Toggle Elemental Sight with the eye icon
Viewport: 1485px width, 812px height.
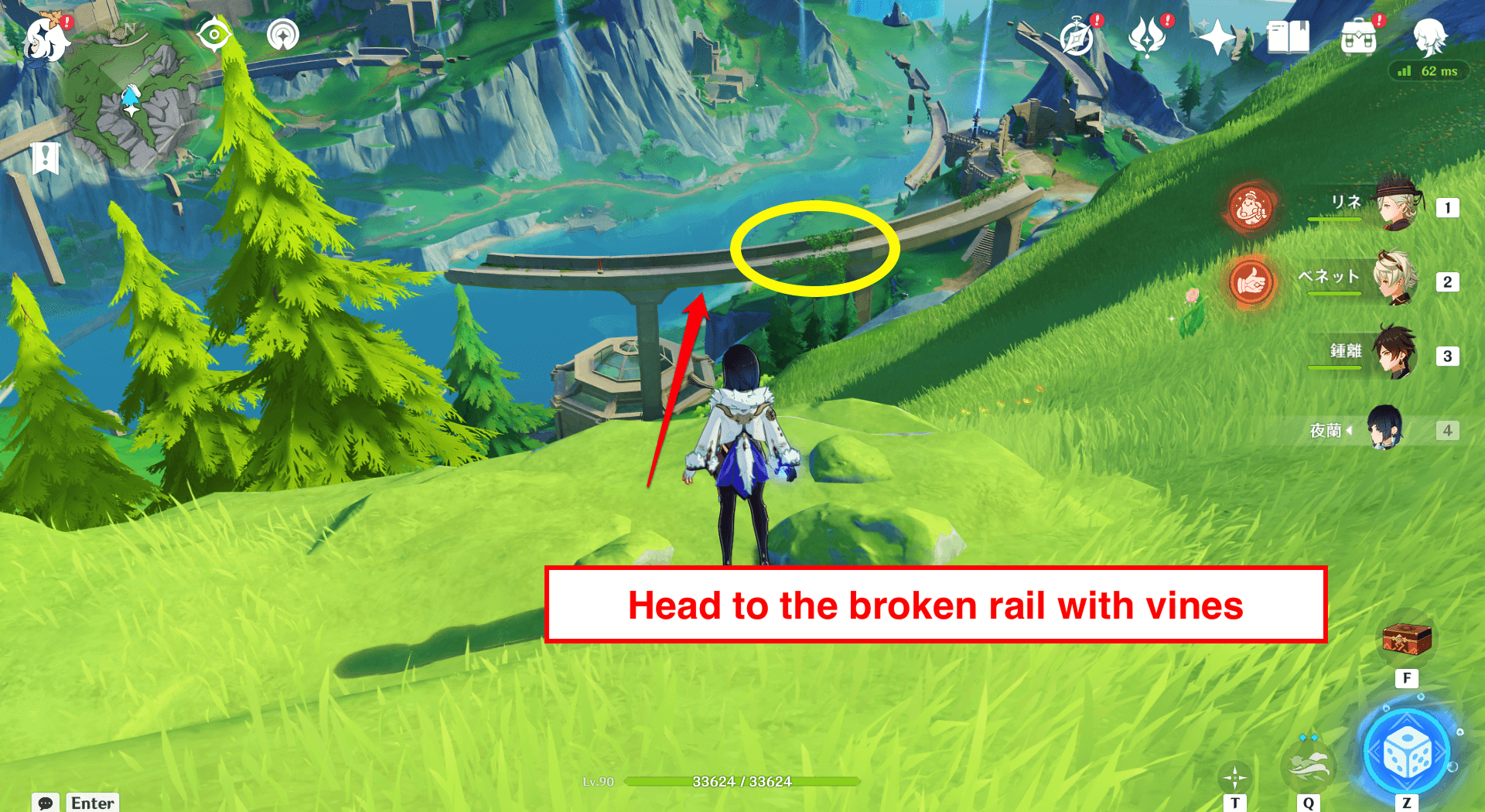click(x=214, y=35)
